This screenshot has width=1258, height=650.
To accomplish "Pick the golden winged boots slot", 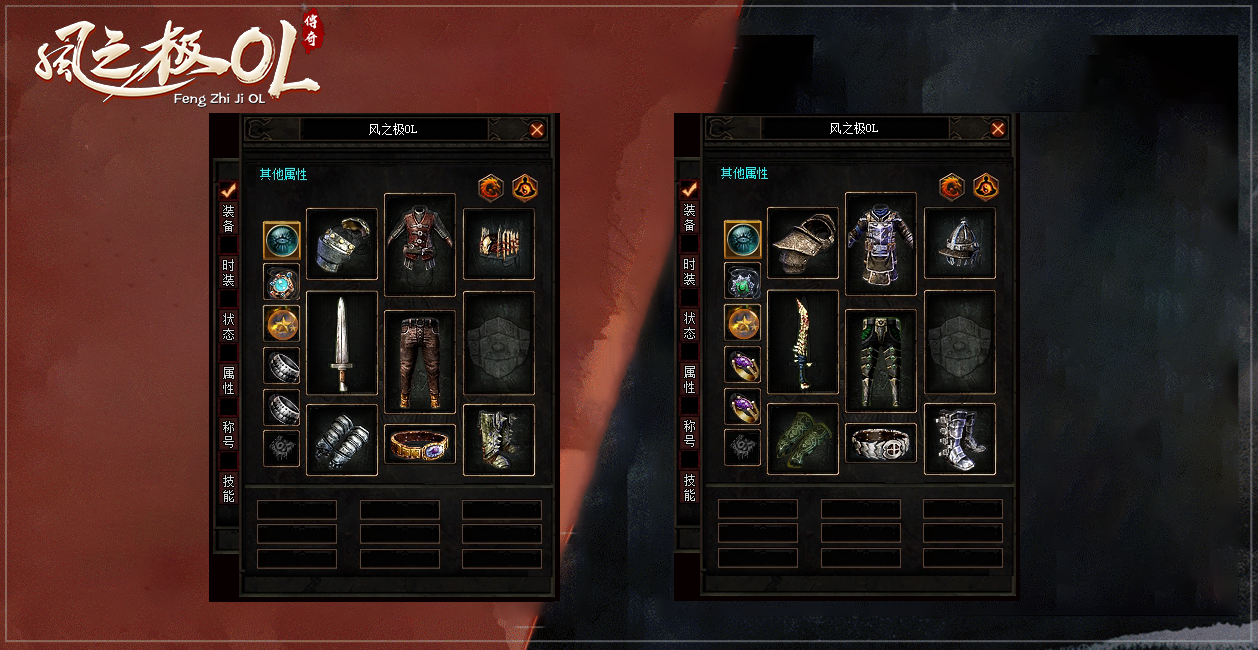I will pos(499,440).
